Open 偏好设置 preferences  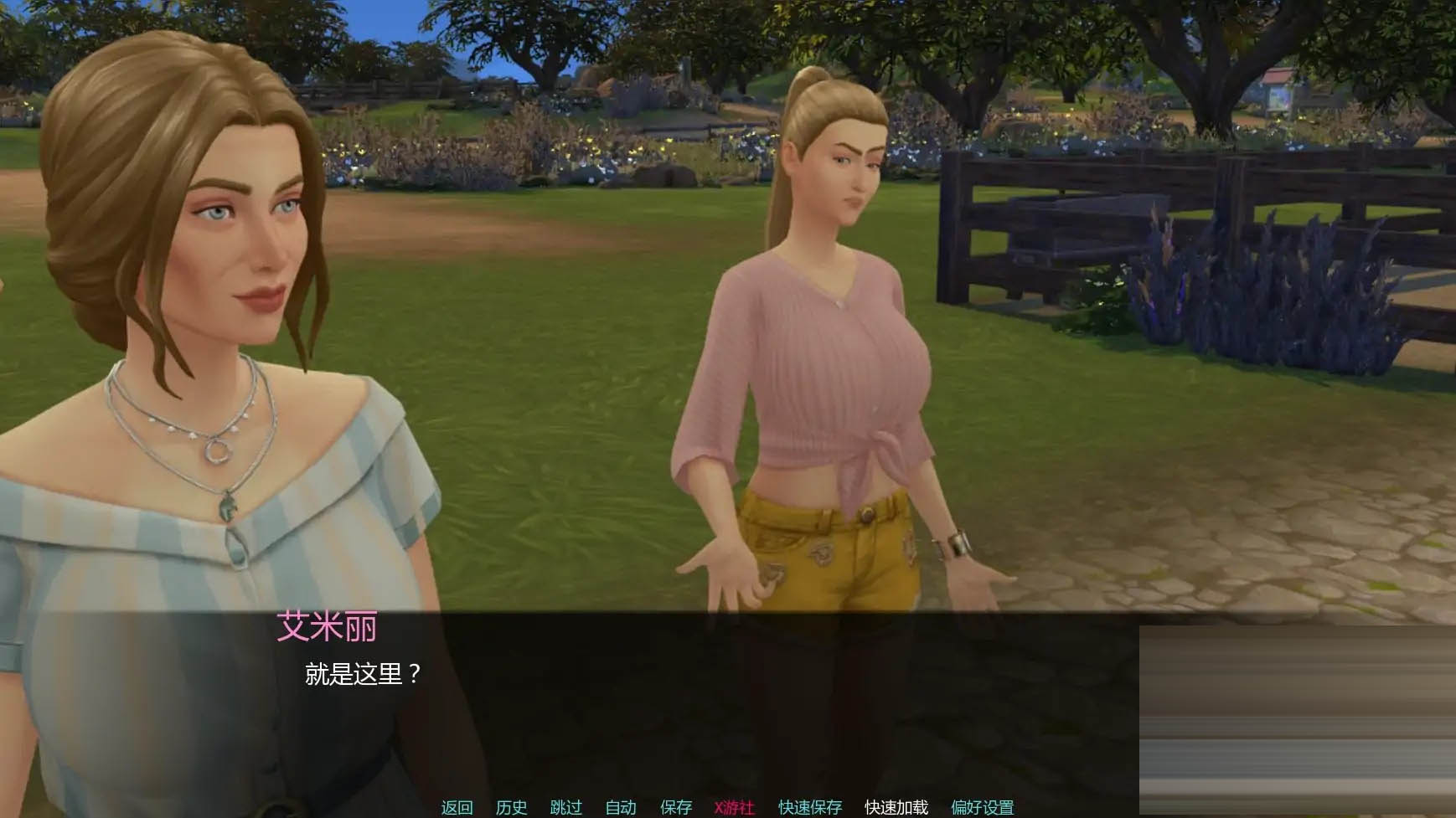click(x=982, y=807)
